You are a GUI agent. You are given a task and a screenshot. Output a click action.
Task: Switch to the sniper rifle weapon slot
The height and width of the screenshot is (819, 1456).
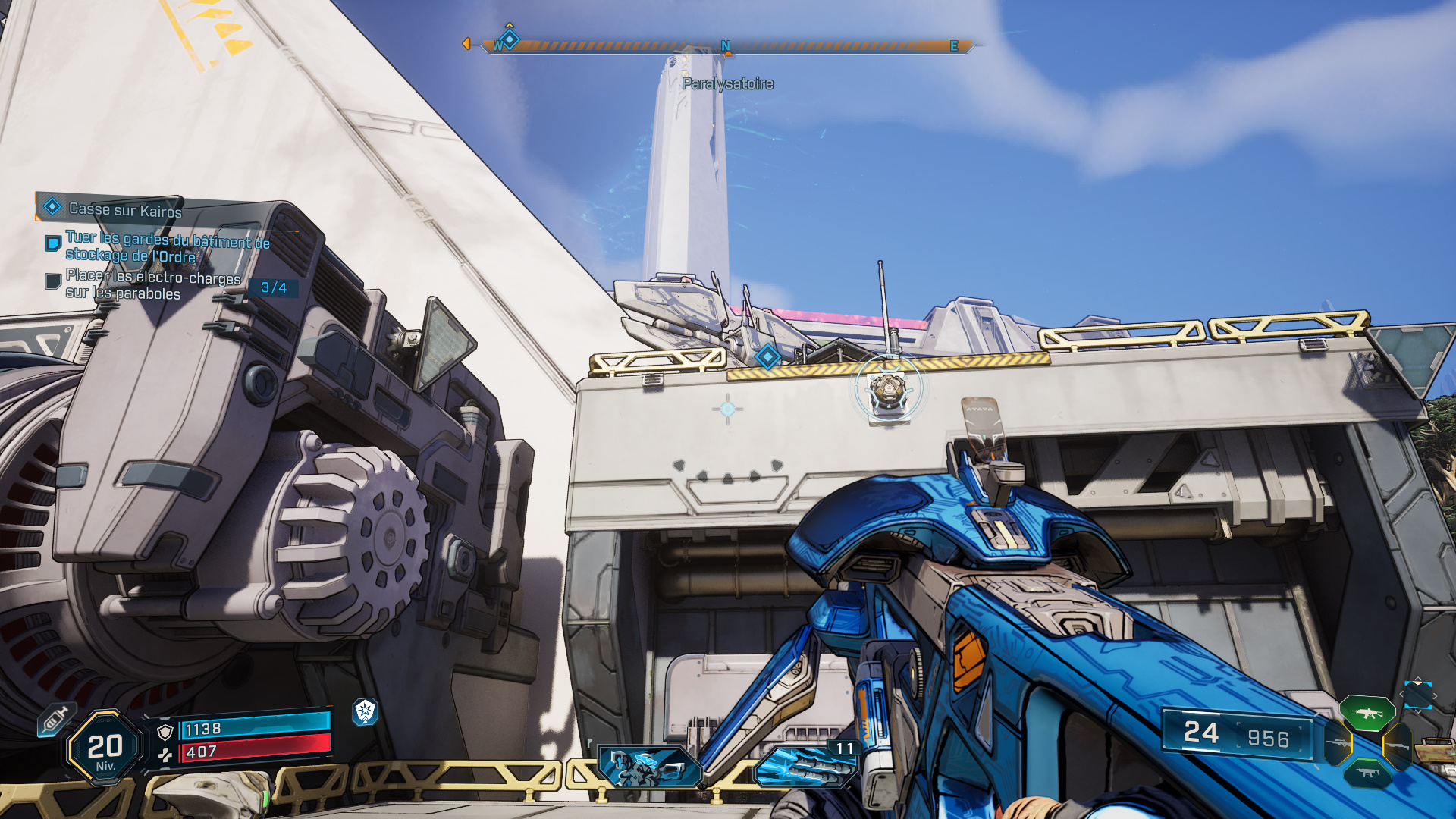point(1337,743)
